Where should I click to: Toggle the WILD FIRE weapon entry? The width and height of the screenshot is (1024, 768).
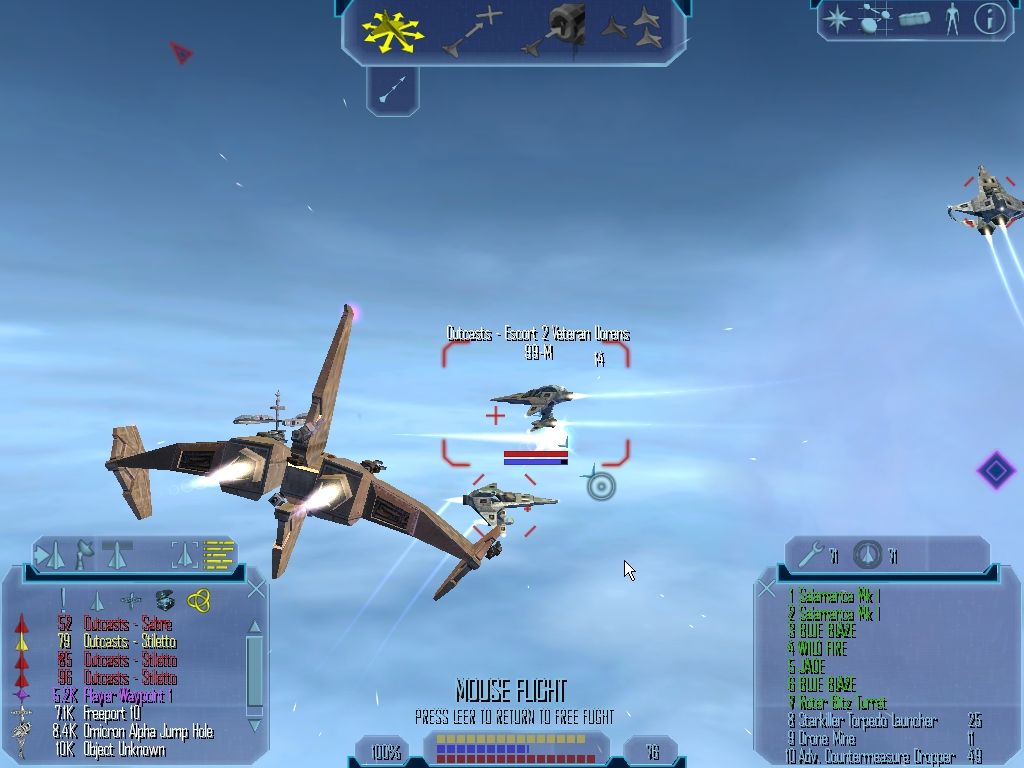coord(822,649)
